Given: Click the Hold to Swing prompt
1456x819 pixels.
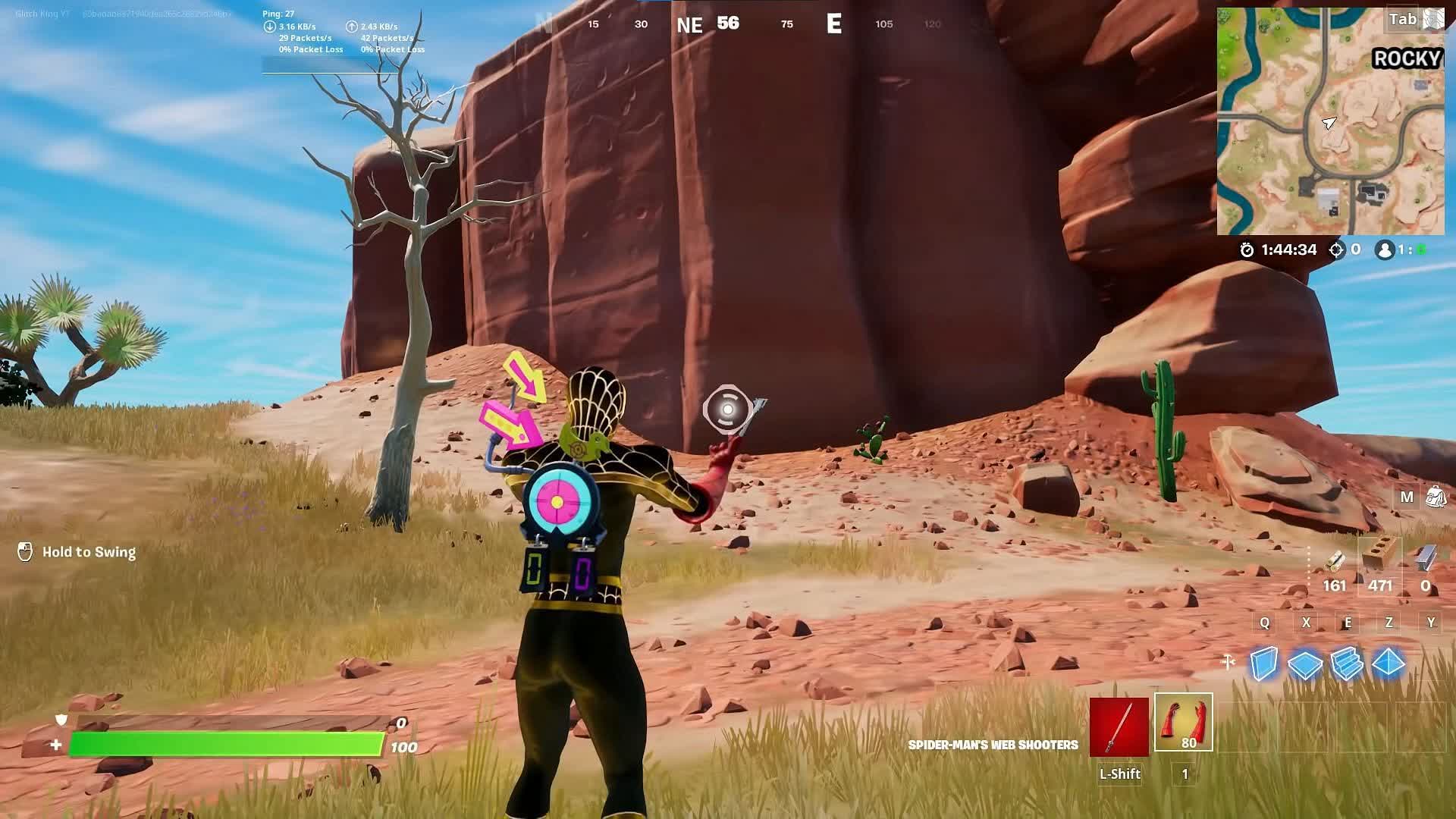Looking at the screenshot, I should click(80, 552).
